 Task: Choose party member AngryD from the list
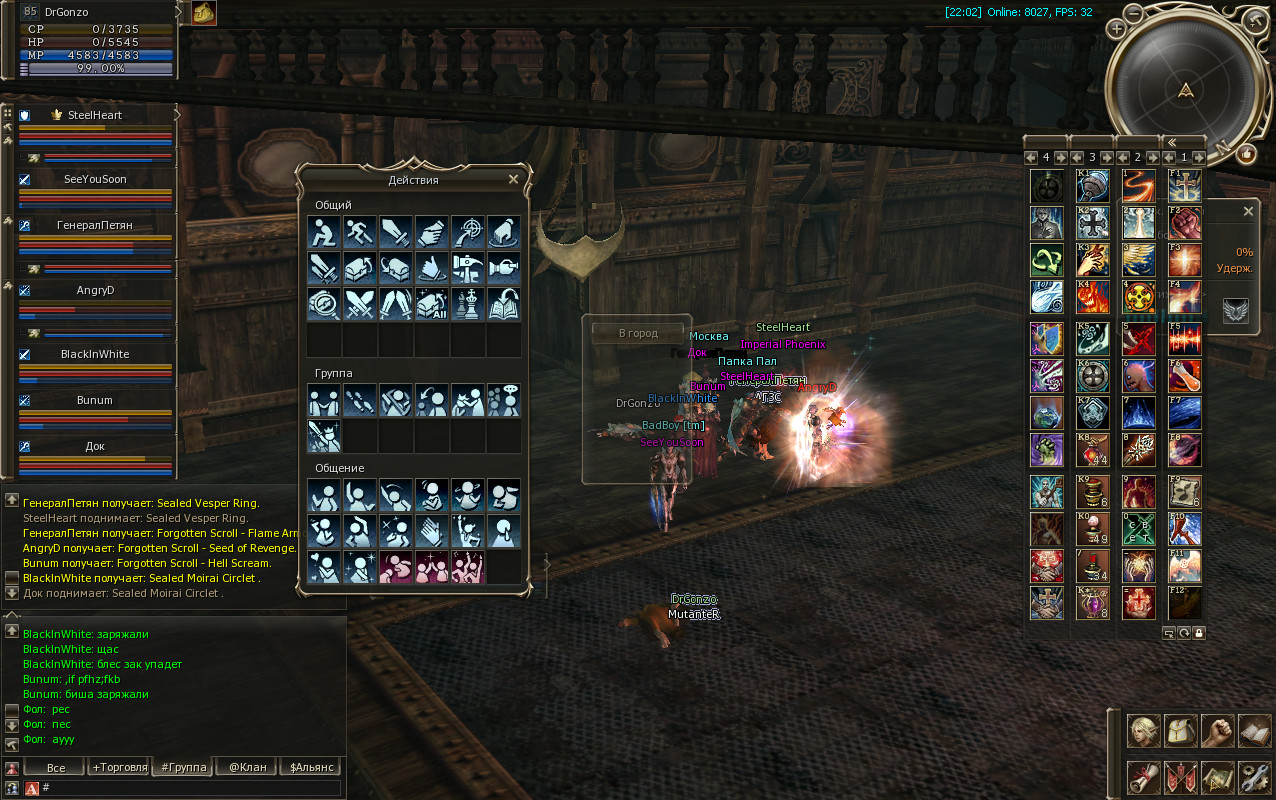[95, 290]
